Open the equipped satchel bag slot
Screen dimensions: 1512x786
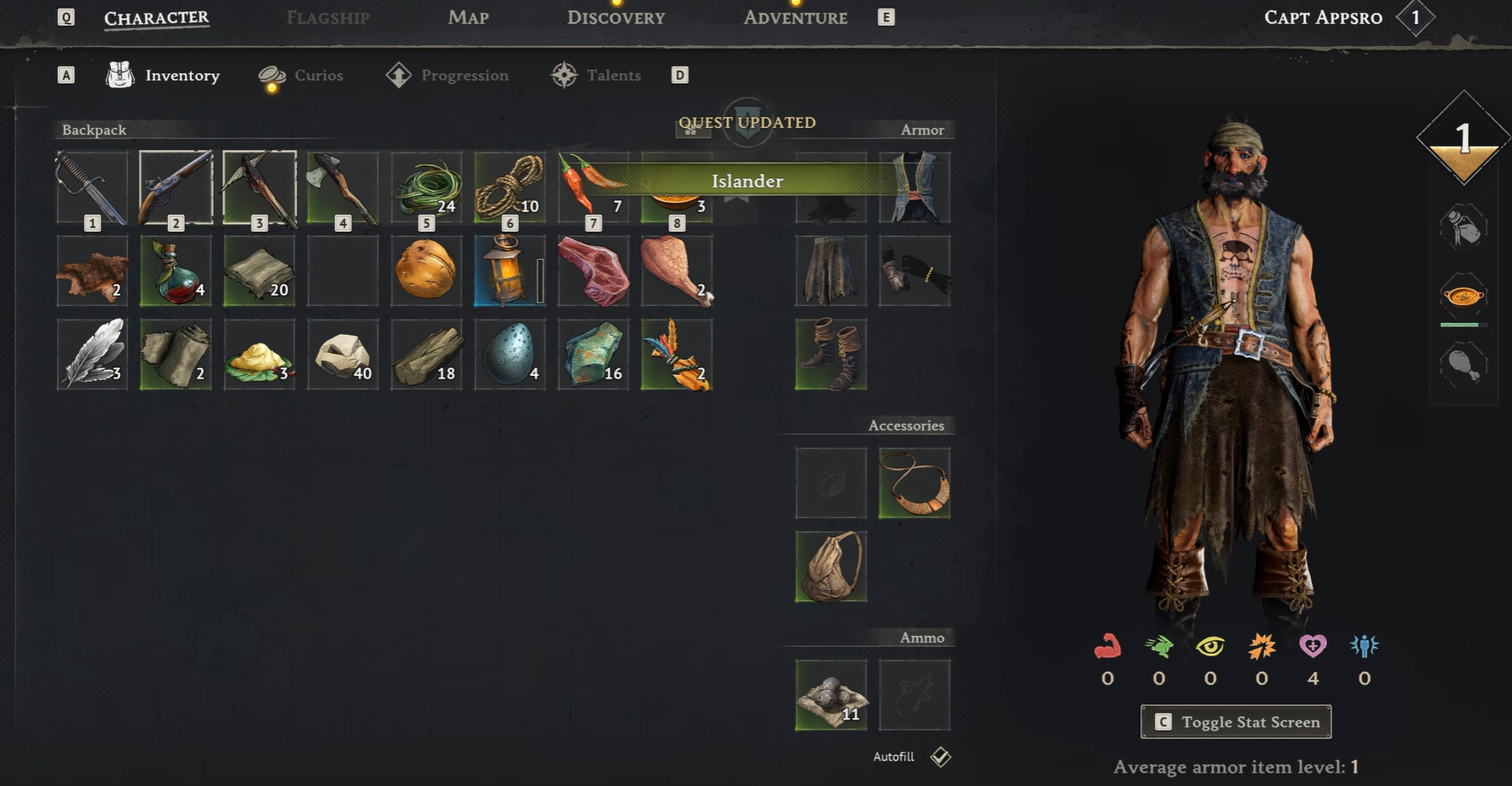(831, 566)
